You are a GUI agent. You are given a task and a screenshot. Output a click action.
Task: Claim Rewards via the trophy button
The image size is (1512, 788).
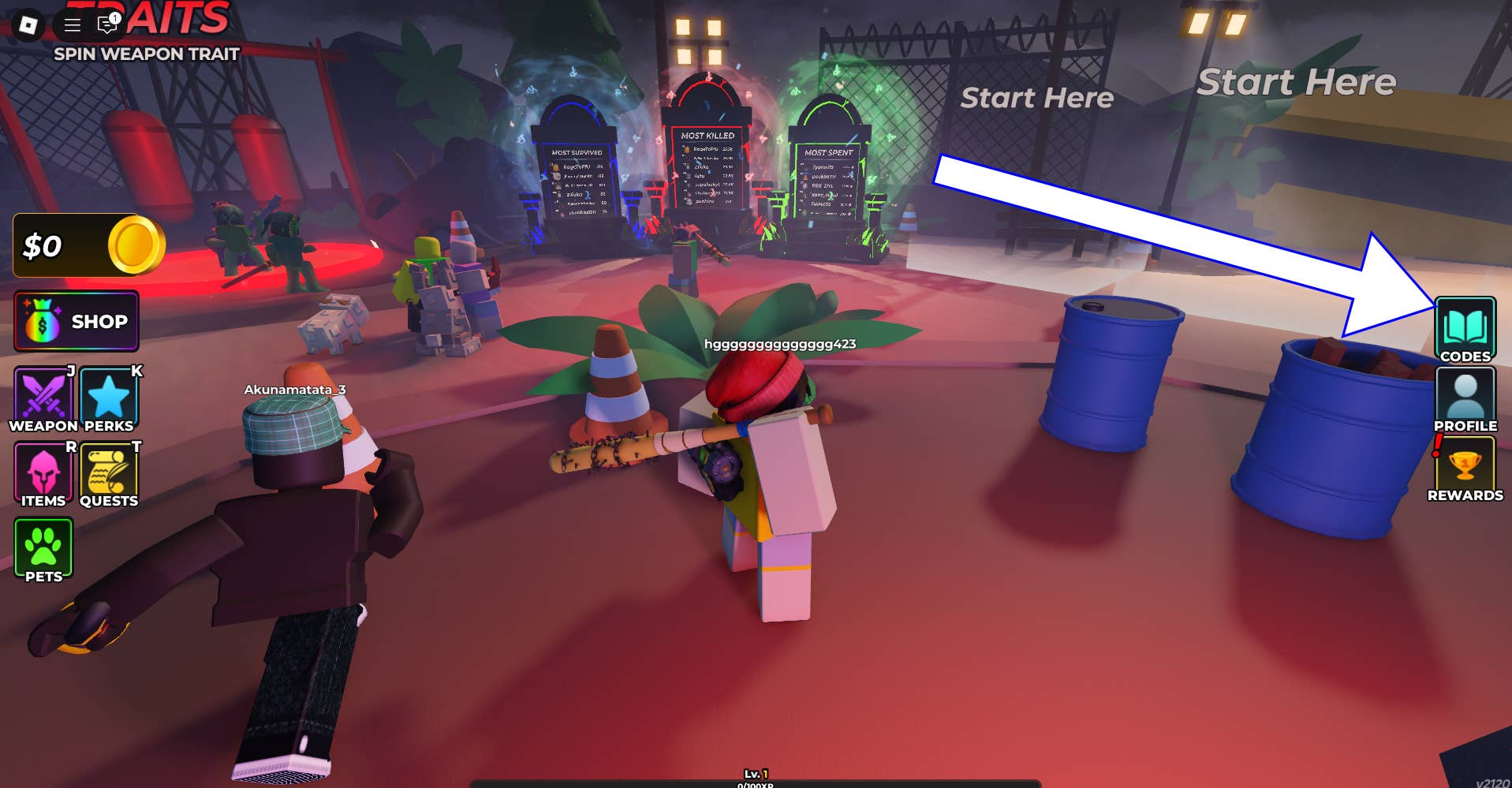tap(1465, 468)
